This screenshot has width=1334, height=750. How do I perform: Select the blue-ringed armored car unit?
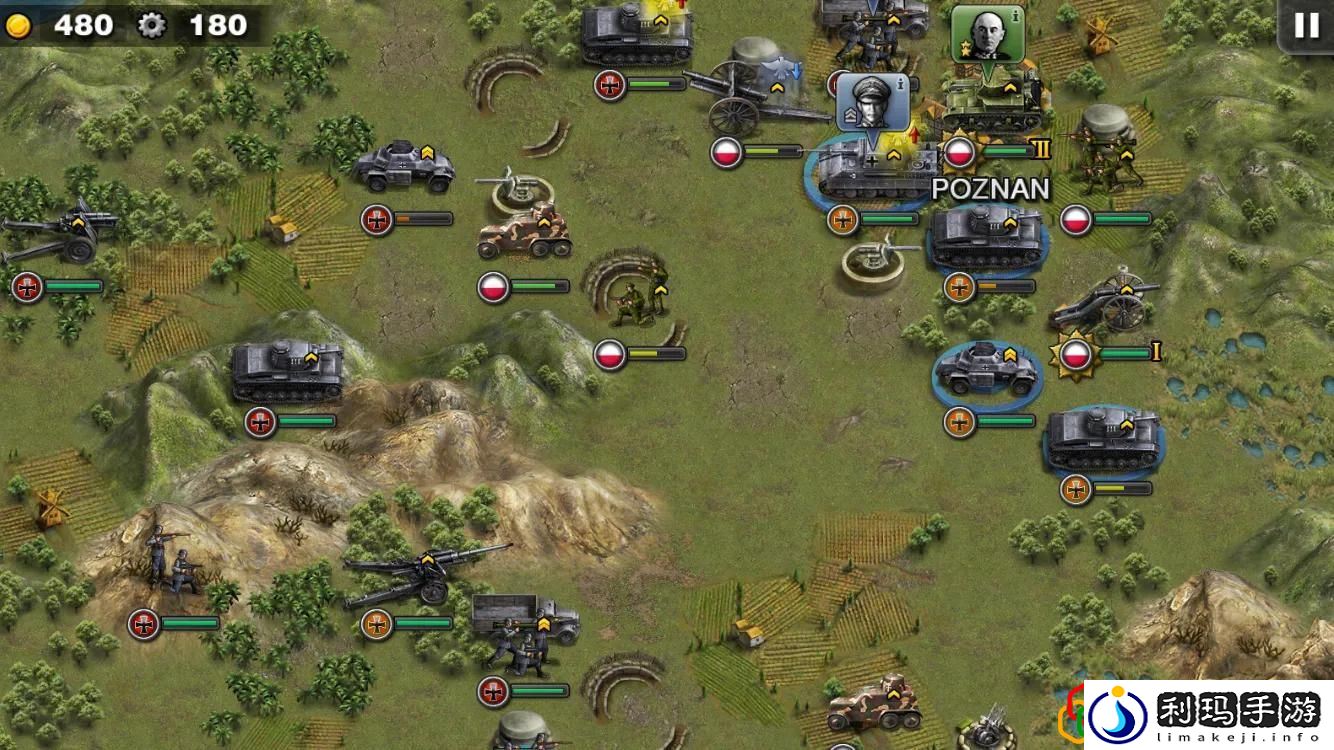click(x=986, y=370)
